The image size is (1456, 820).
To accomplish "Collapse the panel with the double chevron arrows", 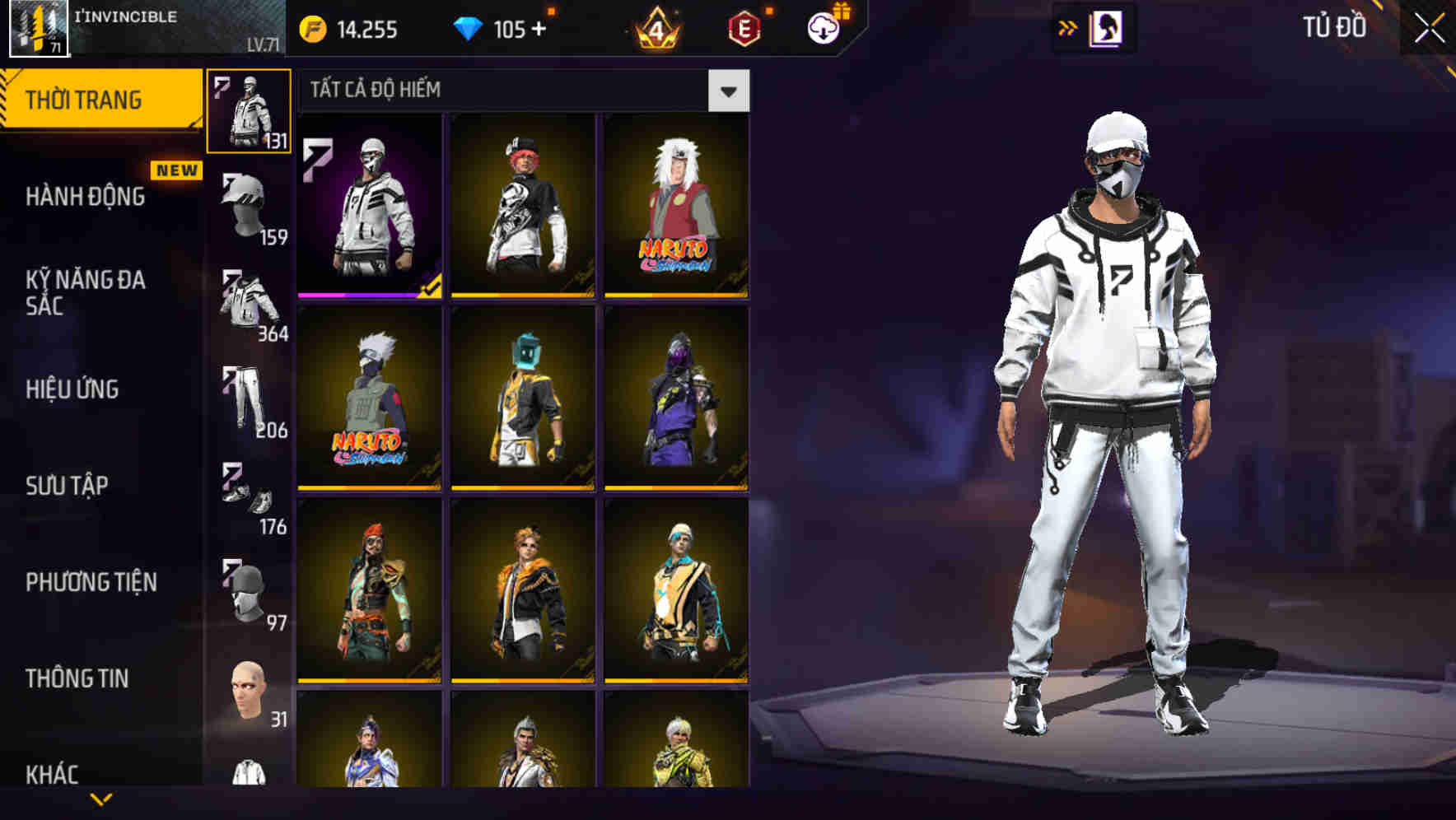I will click(x=1068, y=27).
